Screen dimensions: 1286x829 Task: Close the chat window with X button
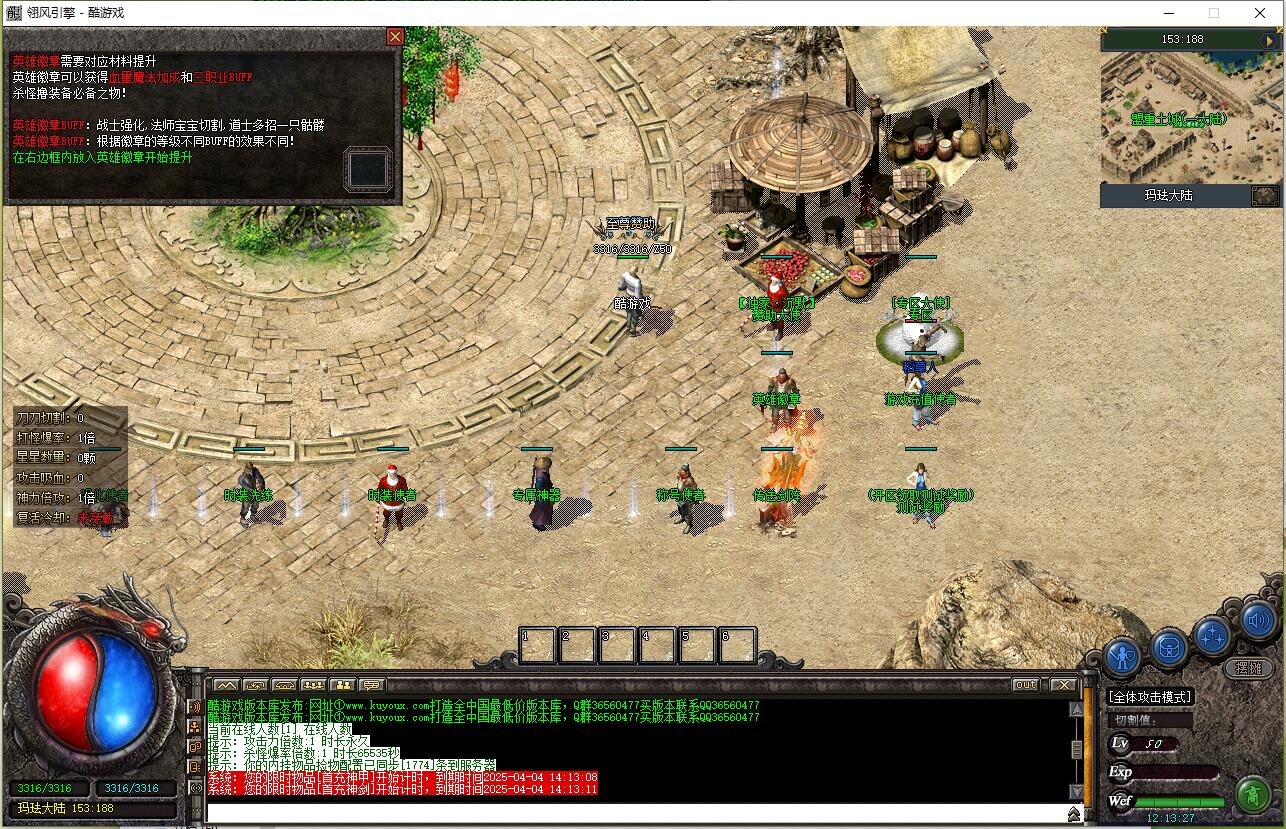click(x=1063, y=685)
